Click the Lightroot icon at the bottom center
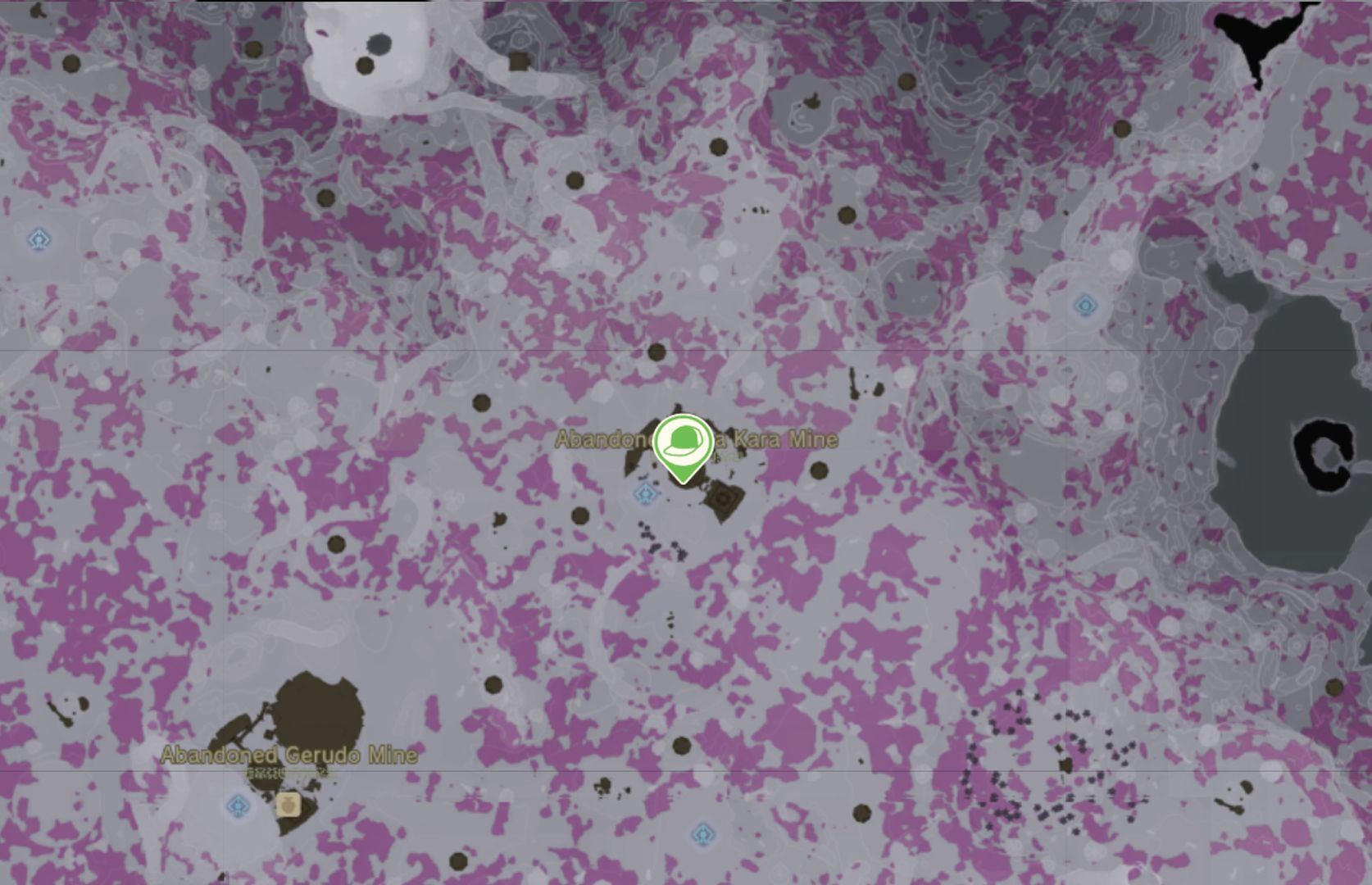1372x885 pixels. click(702, 833)
